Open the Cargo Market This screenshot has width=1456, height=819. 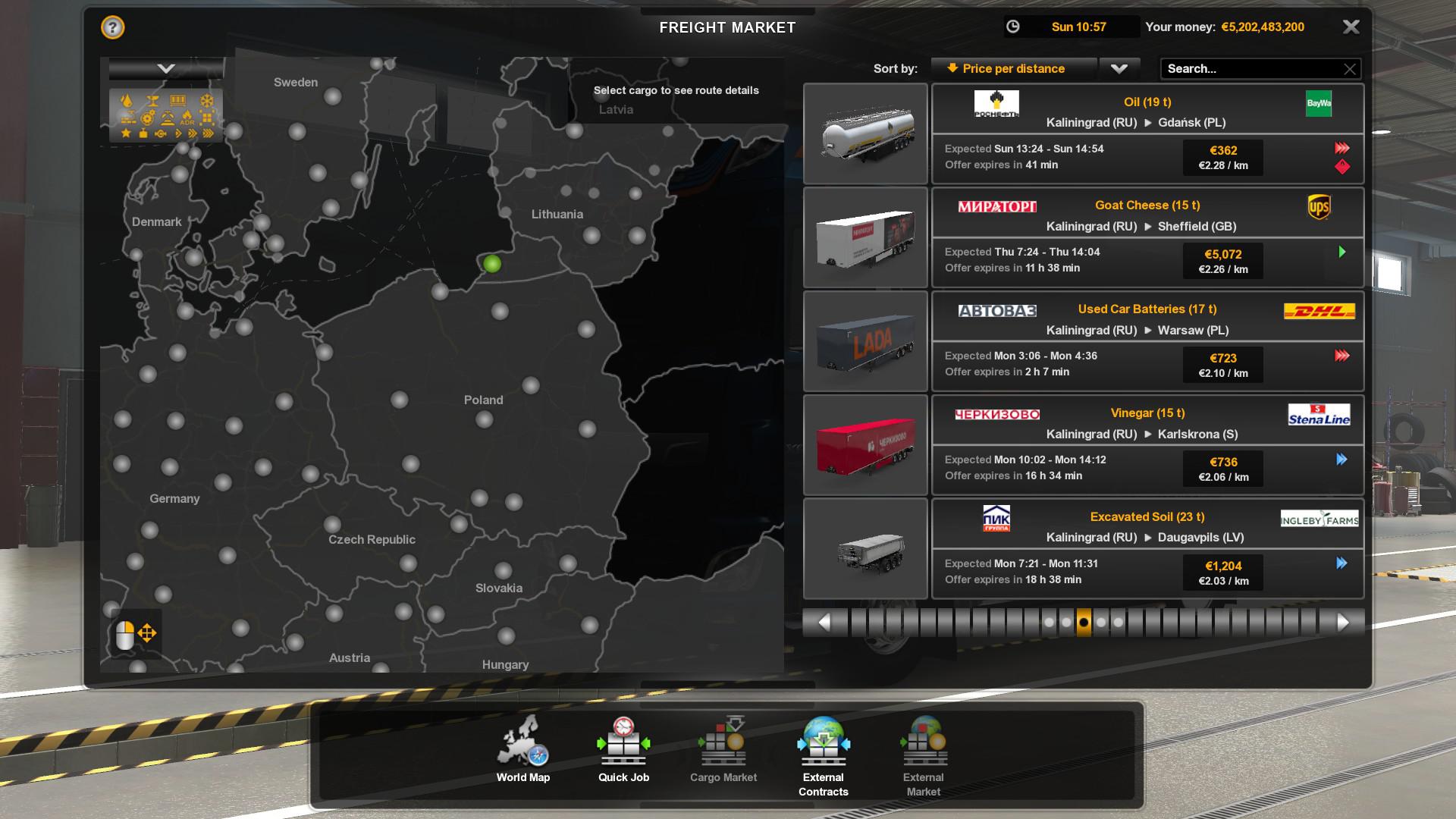tap(723, 750)
